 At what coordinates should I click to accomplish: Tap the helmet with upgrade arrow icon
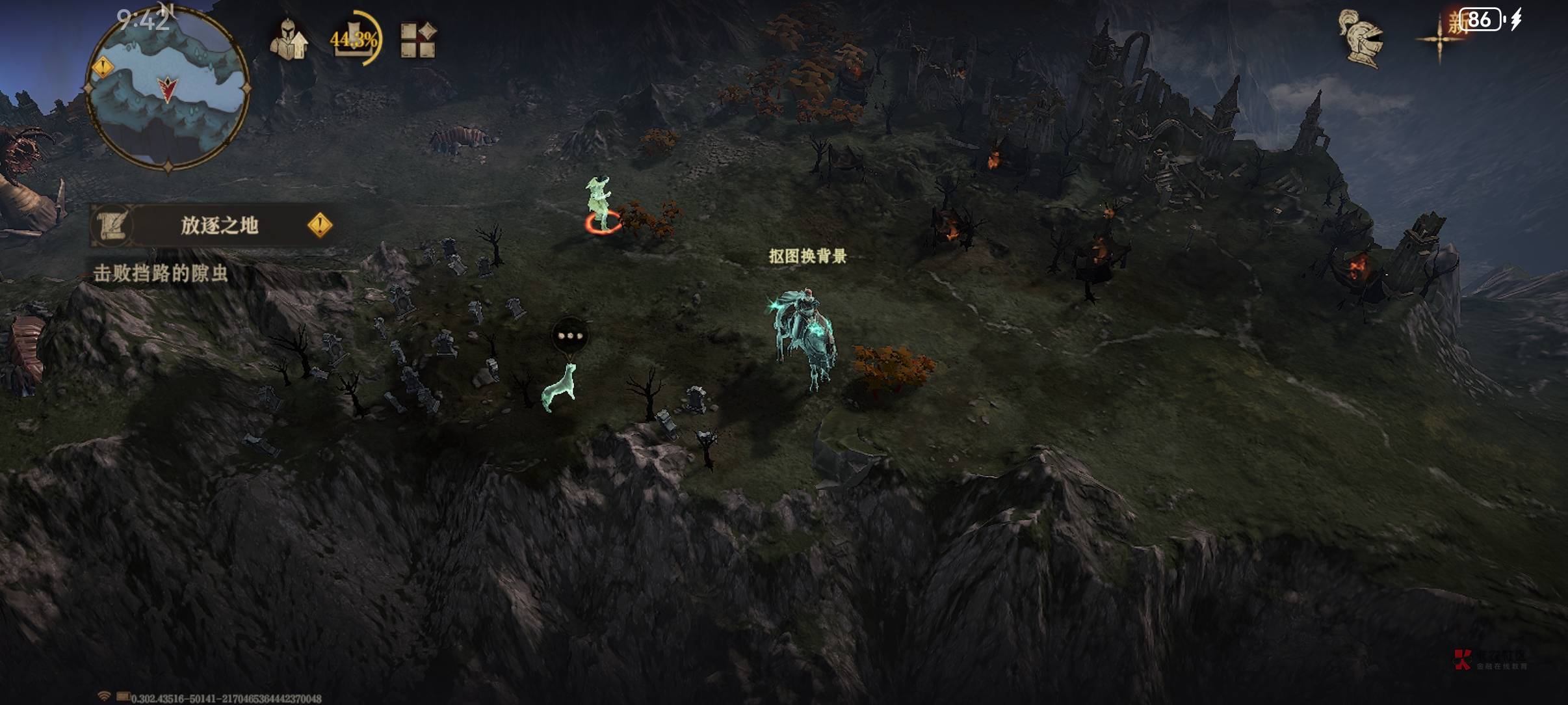(288, 40)
